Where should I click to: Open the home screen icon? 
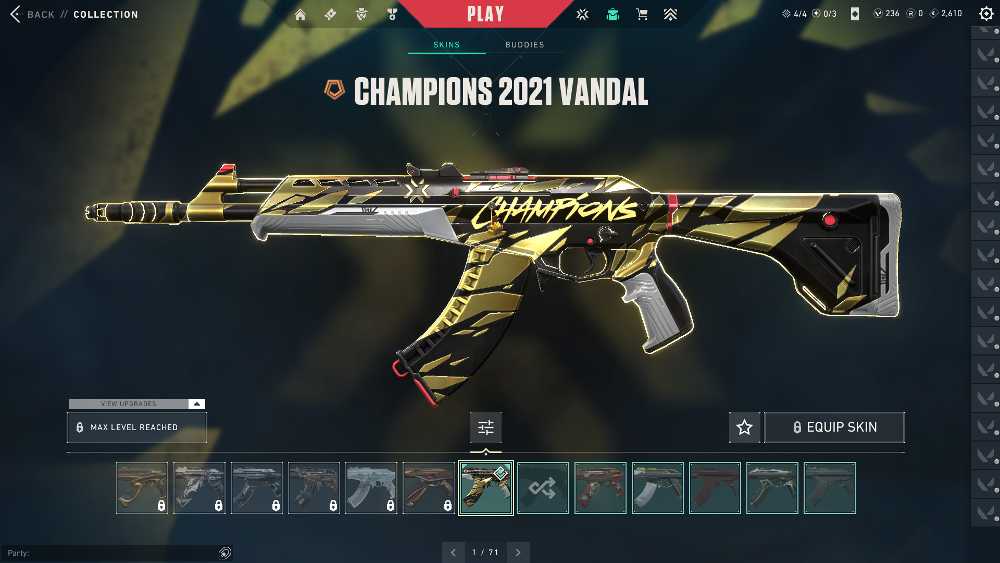coord(300,15)
